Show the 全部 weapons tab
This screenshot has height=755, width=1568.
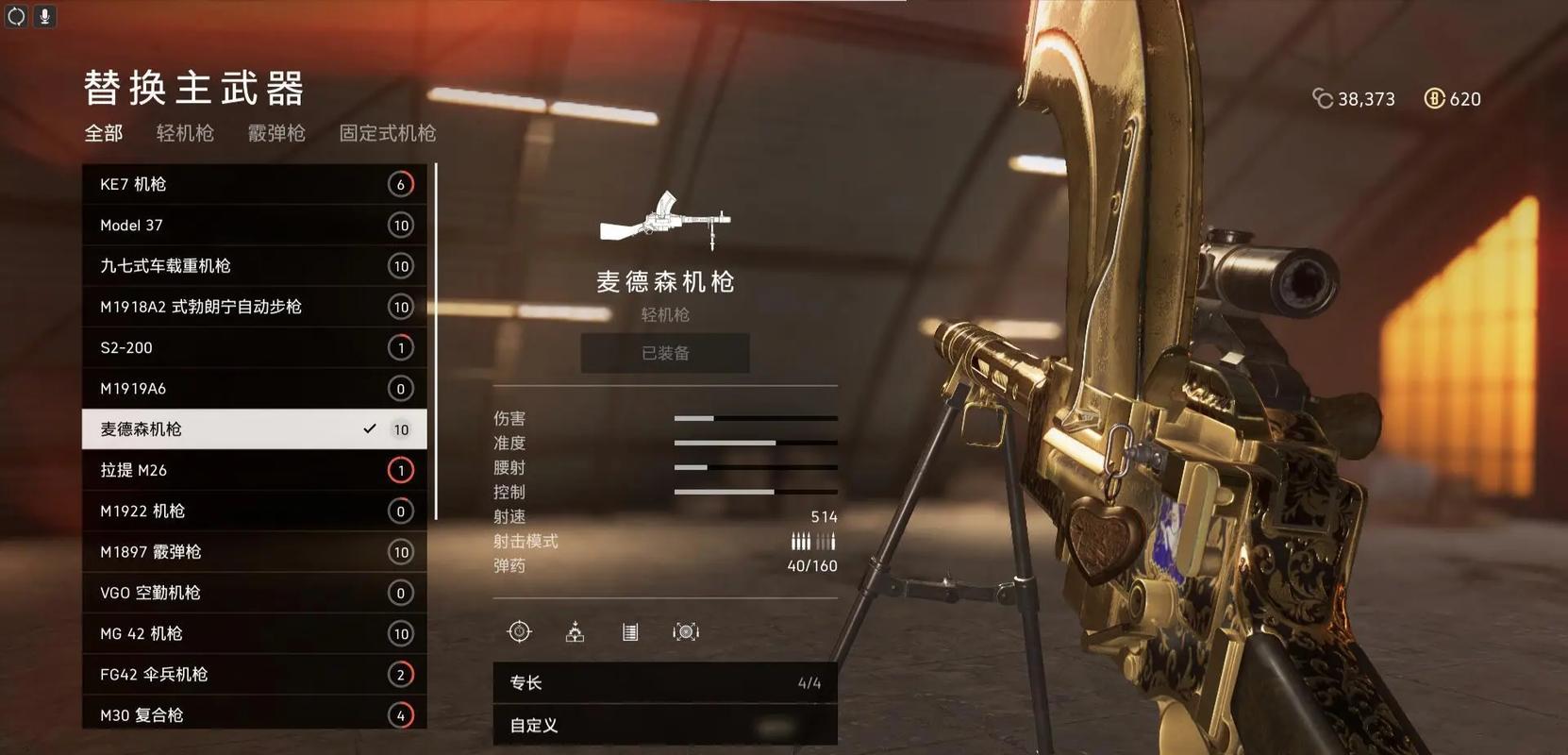pyautogui.click(x=104, y=133)
